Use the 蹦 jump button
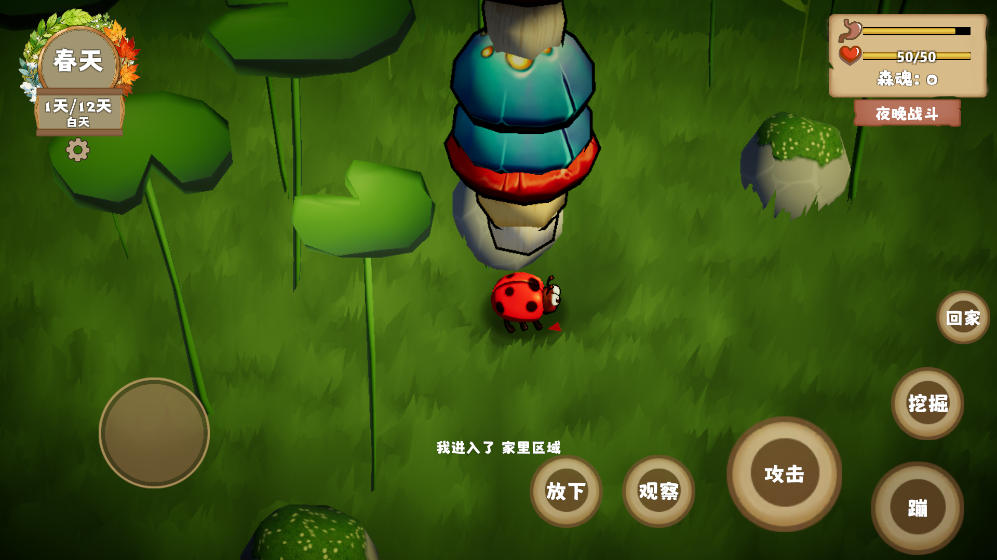The width and height of the screenshot is (997, 560). pyautogui.click(x=917, y=507)
